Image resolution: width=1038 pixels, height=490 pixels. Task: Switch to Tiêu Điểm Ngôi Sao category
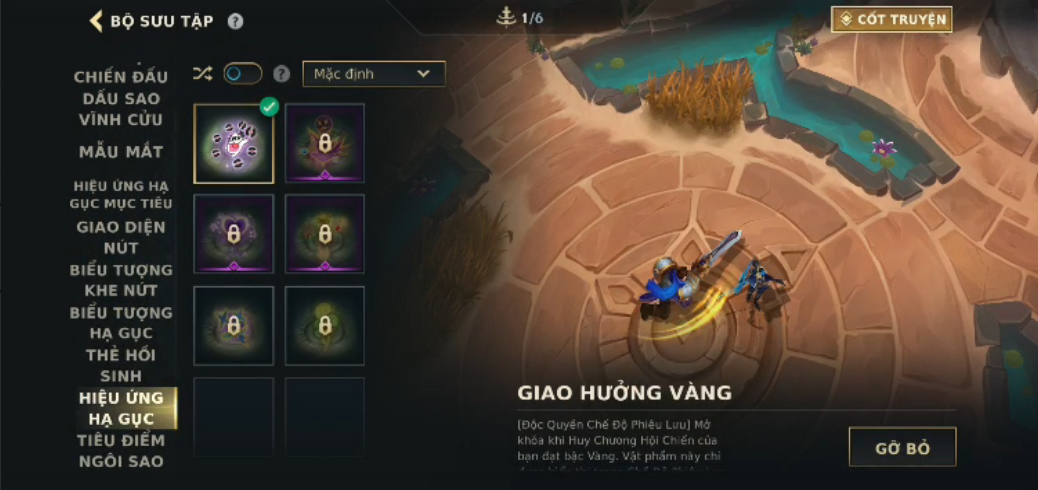pos(121,451)
